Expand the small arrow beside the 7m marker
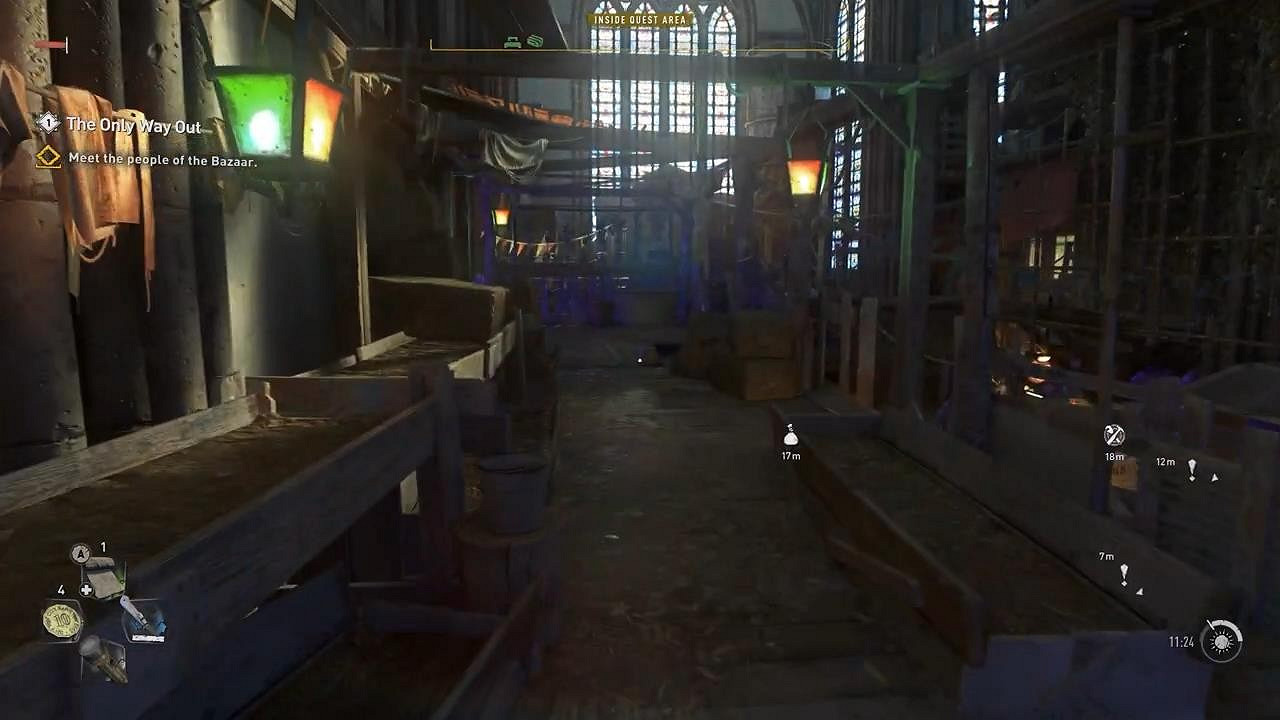Screen dimensions: 1280x720 (x=1139, y=592)
